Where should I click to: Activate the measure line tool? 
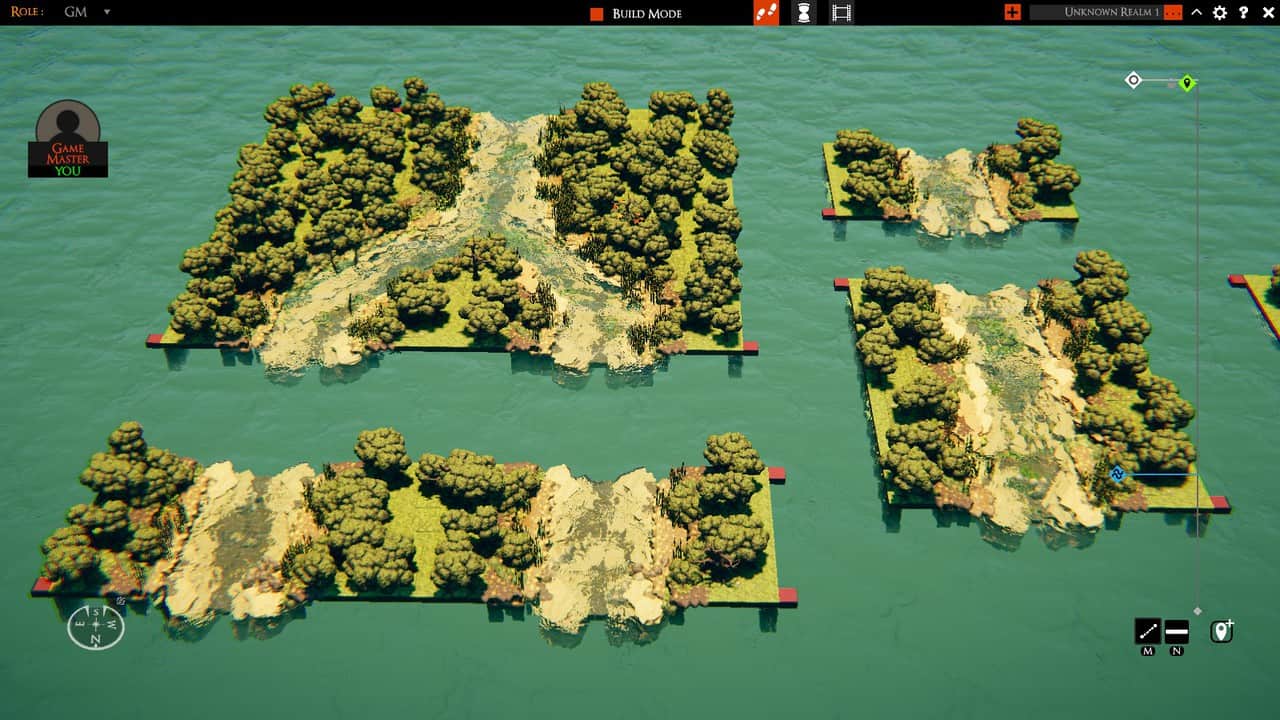click(1148, 631)
